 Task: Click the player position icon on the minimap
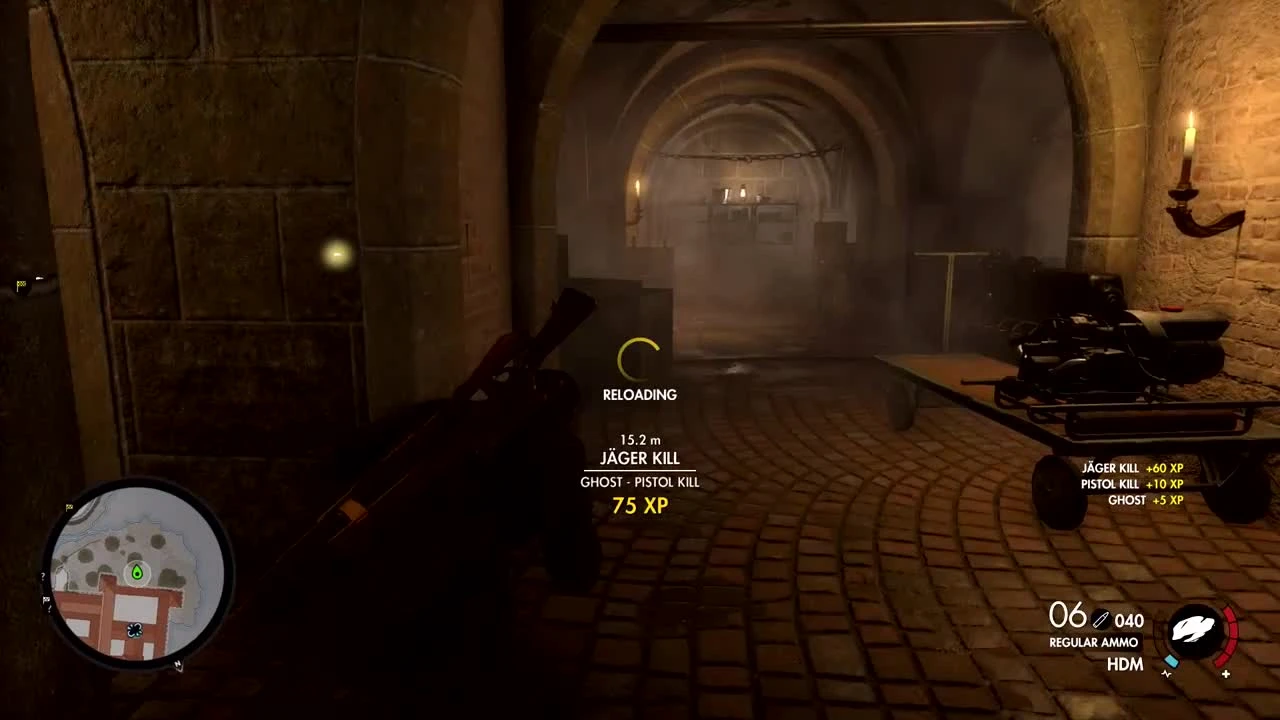(135, 630)
